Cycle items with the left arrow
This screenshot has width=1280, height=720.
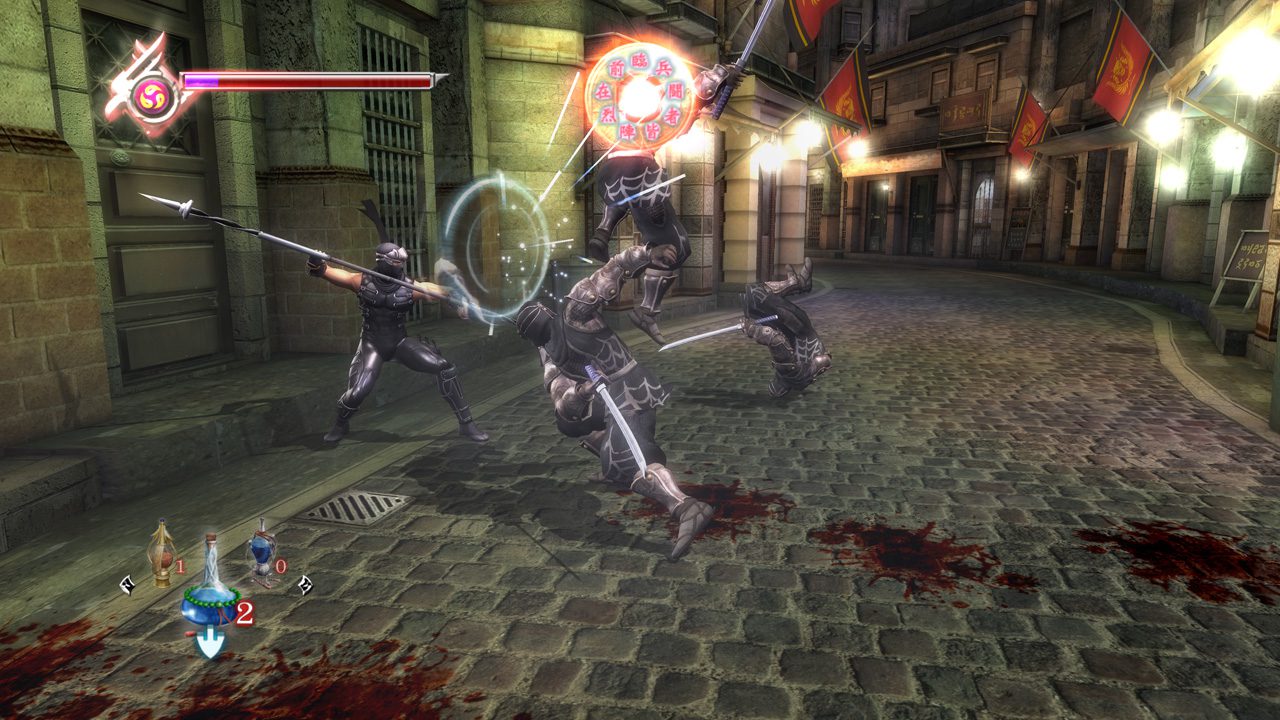127,584
